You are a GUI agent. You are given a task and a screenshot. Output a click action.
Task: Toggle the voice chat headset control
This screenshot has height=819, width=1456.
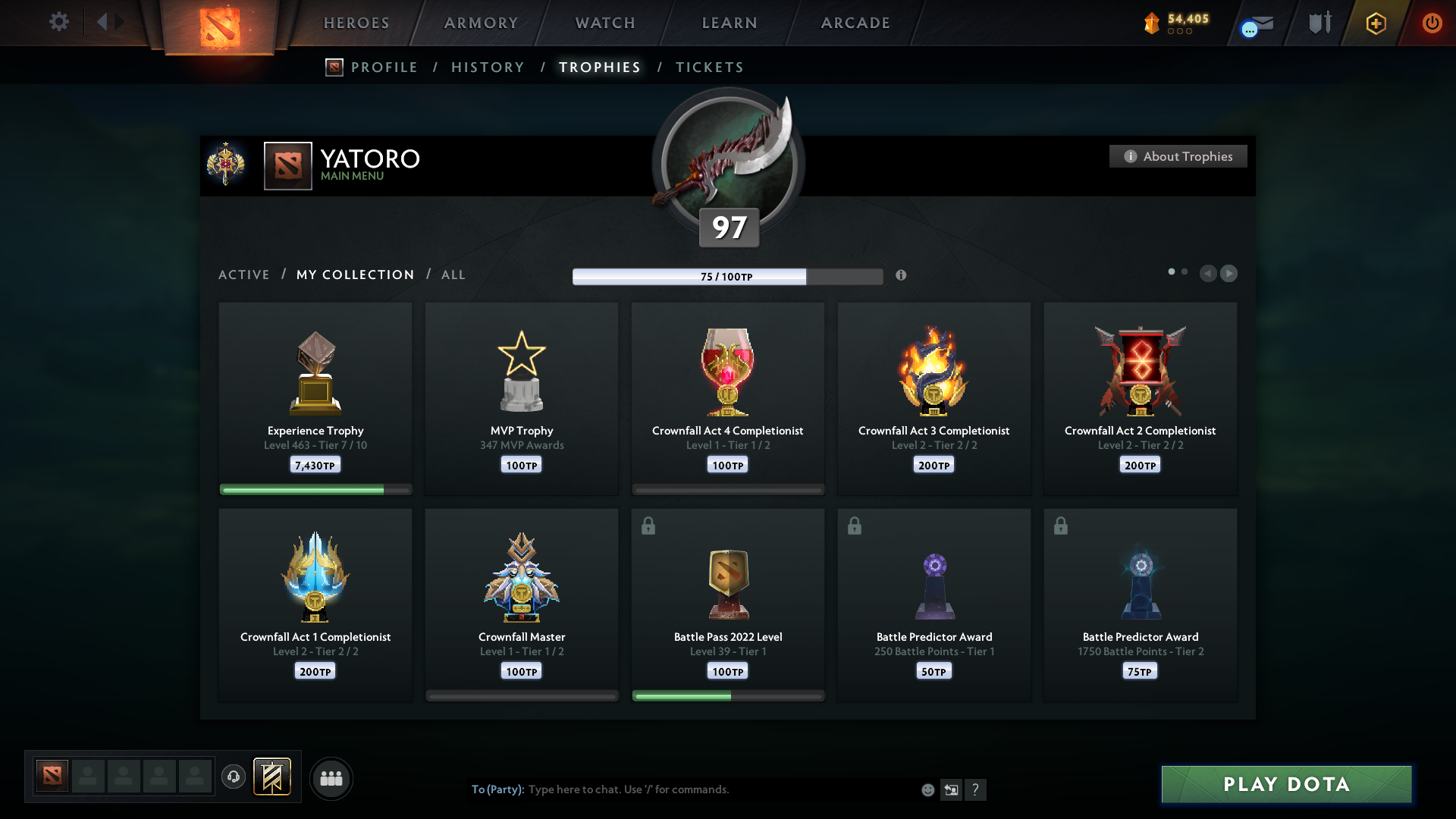pos(234,778)
